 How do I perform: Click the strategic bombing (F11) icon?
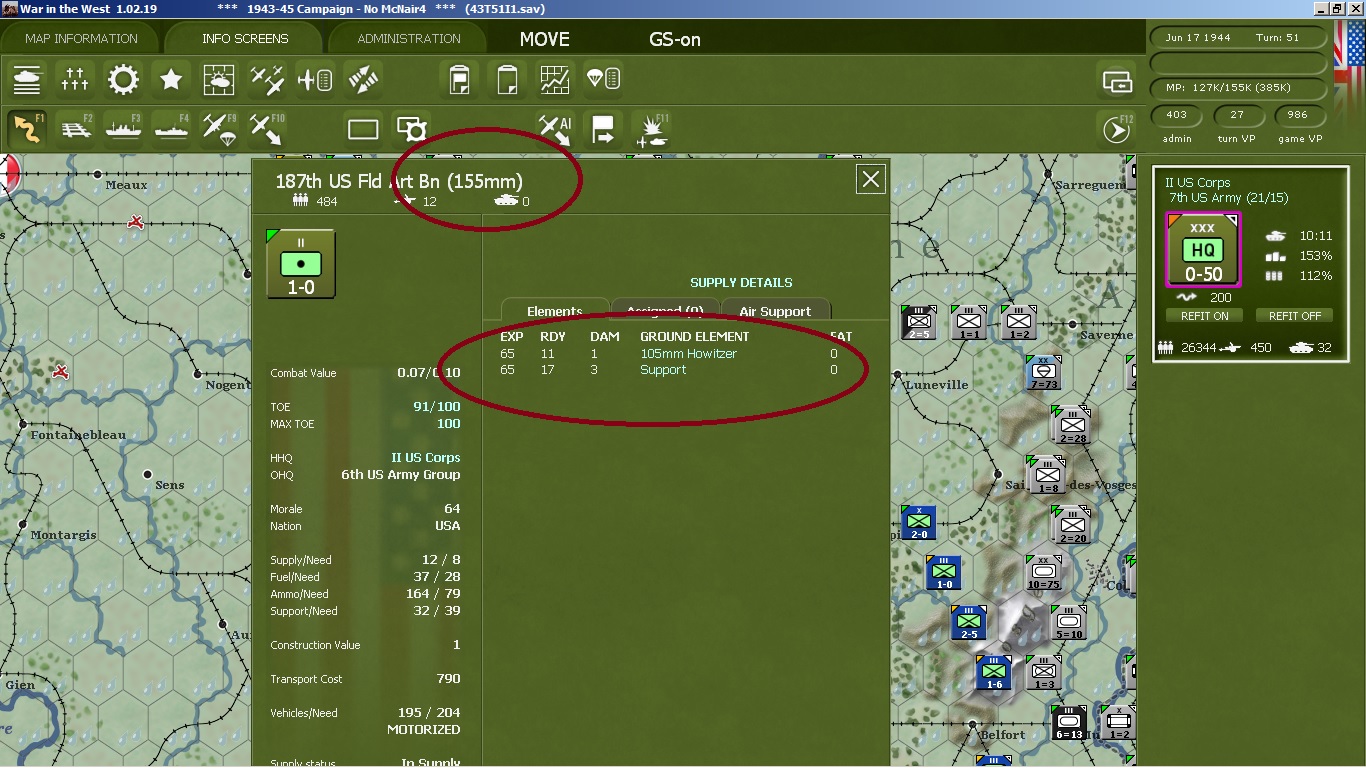tap(651, 129)
